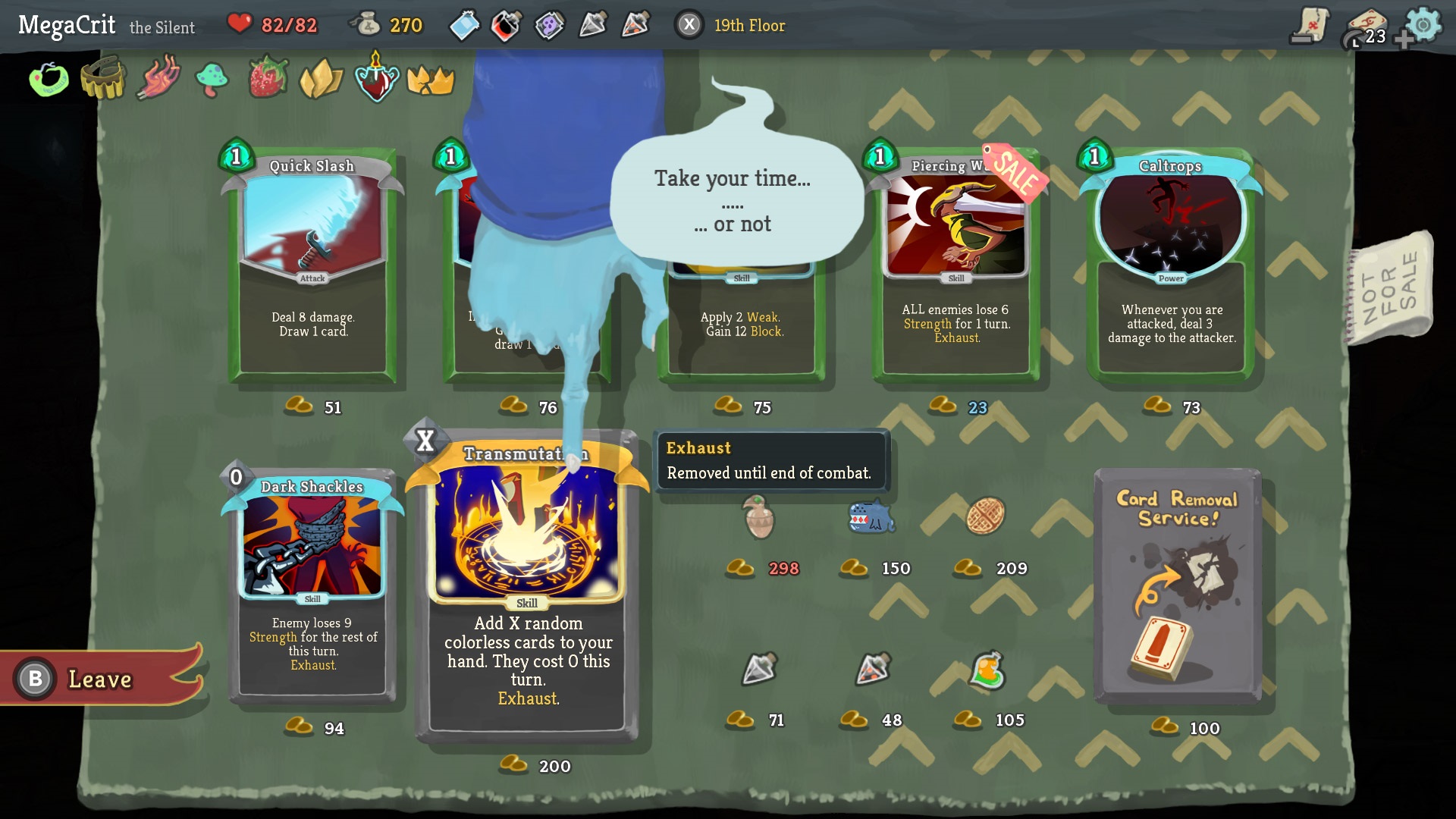The height and width of the screenshot is (819, 1456).
Task: Buy the orange heart-shaped potion for 105 gold
Action: (987, 670)
